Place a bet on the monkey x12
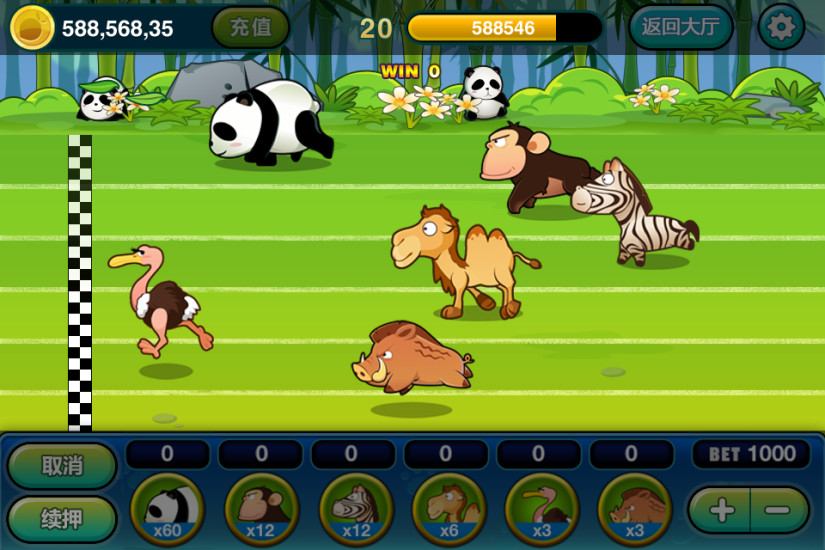825x550 pixels. (261, 508)
